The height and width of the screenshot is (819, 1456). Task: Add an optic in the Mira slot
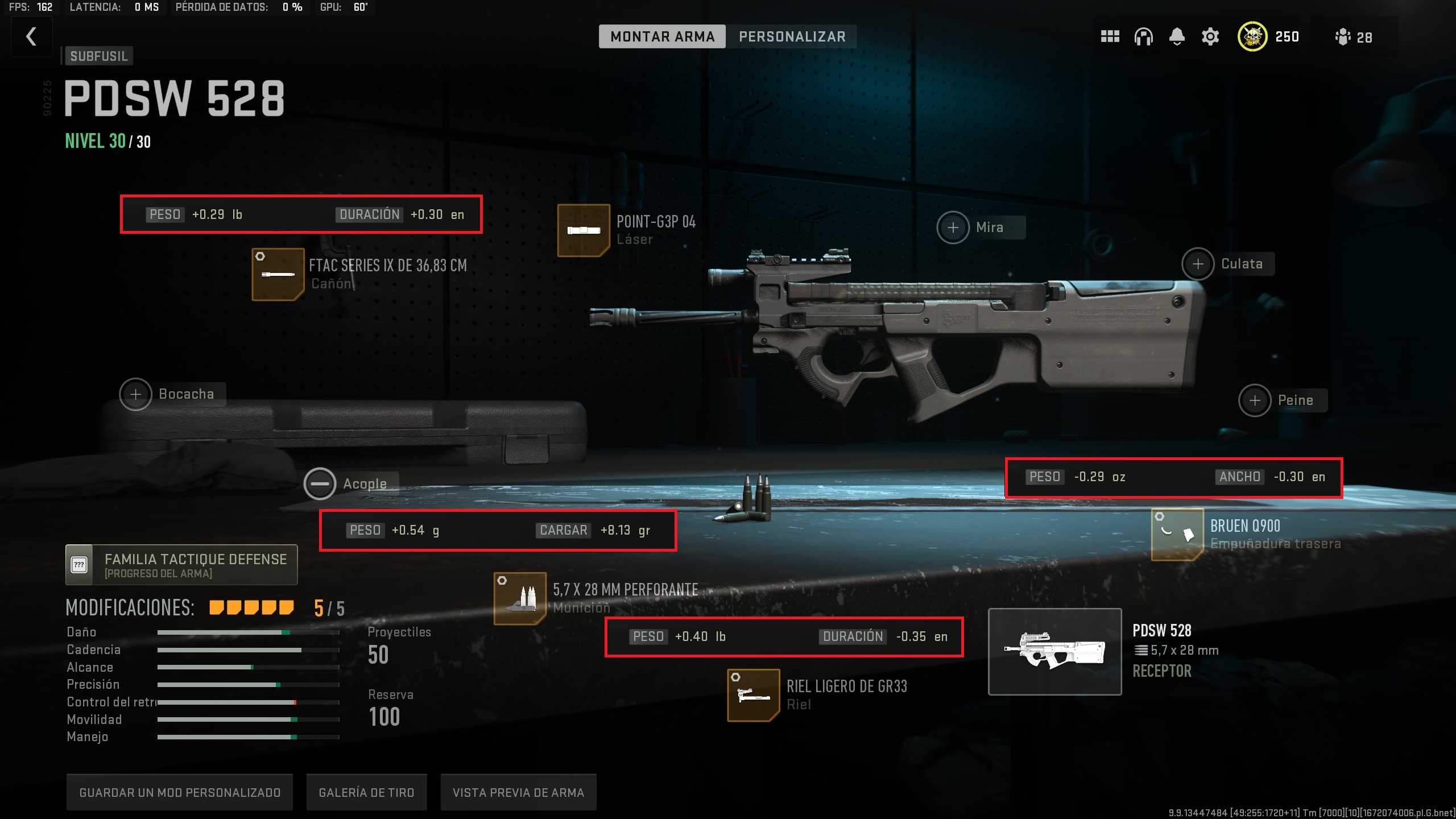[953, 227]
